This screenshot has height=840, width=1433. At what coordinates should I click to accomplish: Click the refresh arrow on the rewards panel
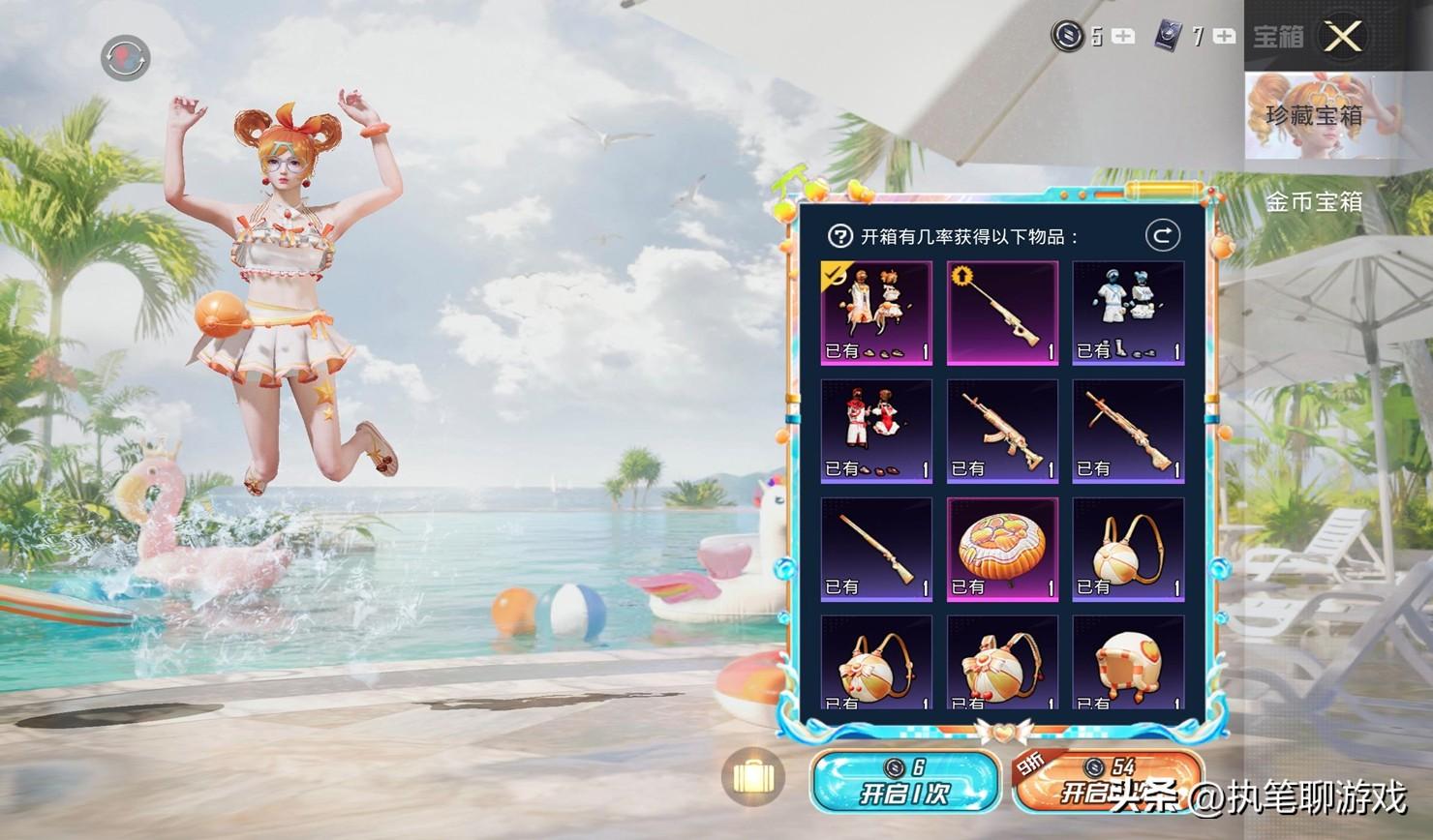click(1162, 235)
